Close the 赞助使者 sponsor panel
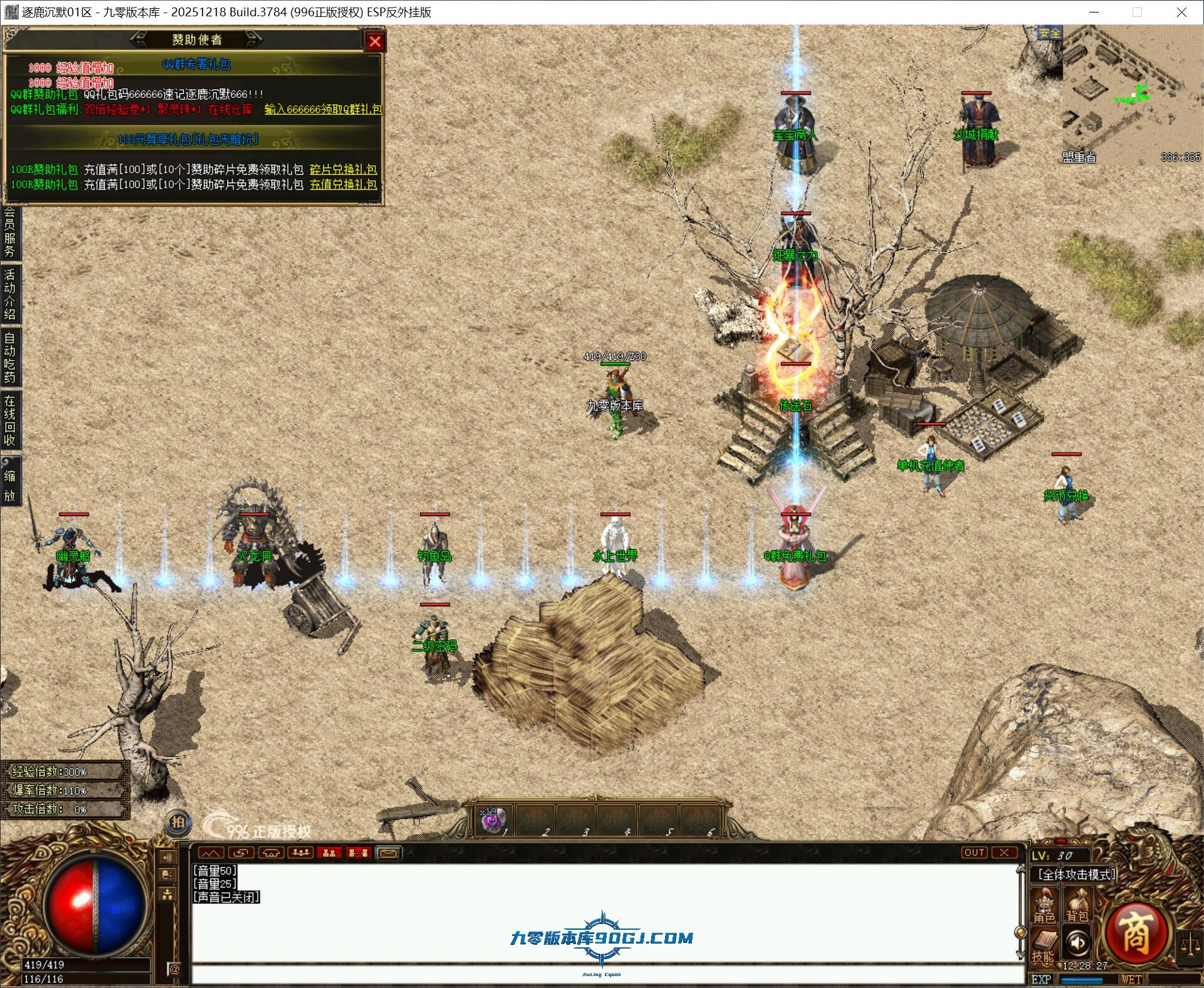Image resolution: width=1204 pixels, height=988 pixels. [375, 41]
